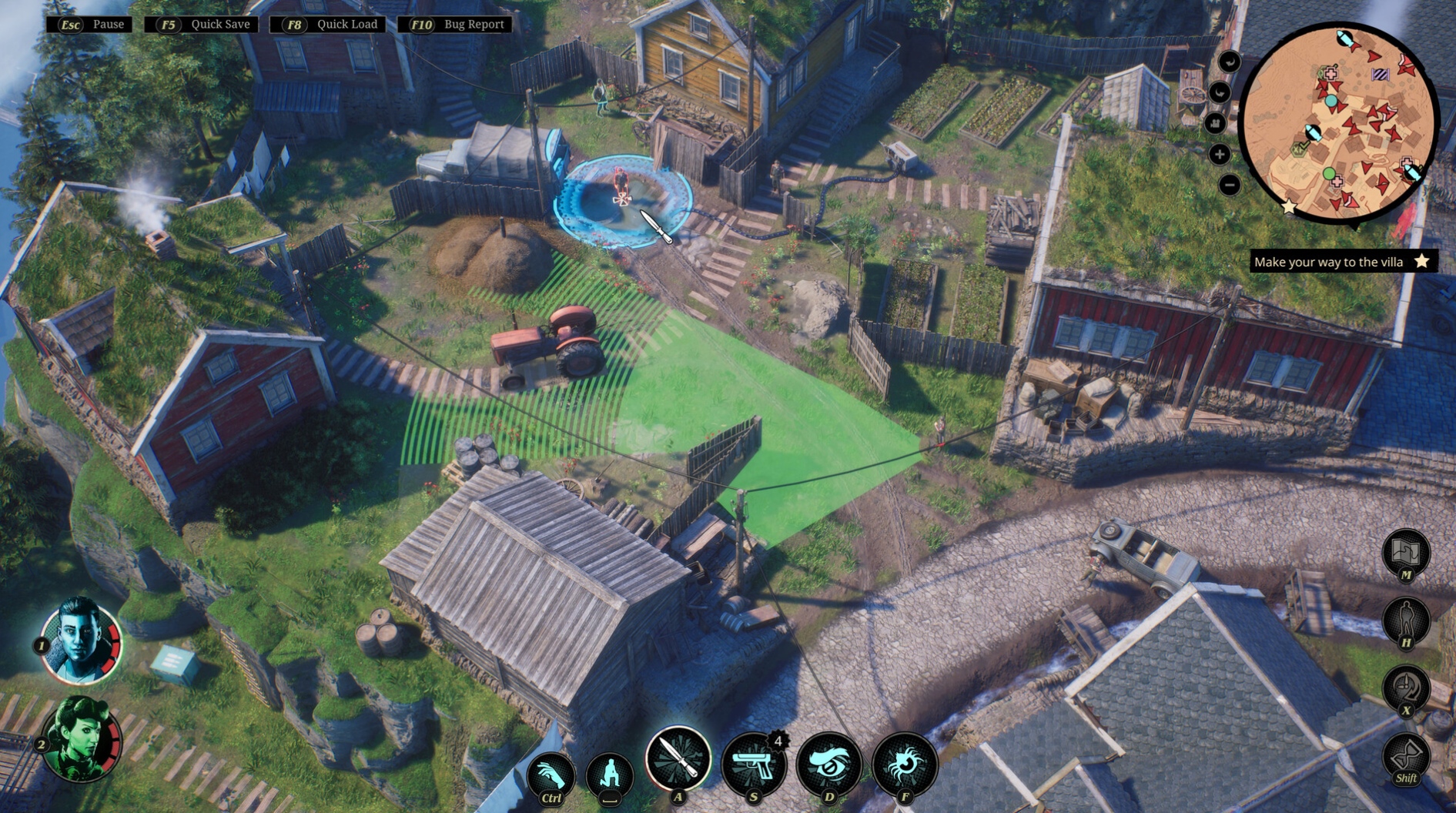Pause the game with the Pause button
1456x813 pixels.
(x=90, y=25)
